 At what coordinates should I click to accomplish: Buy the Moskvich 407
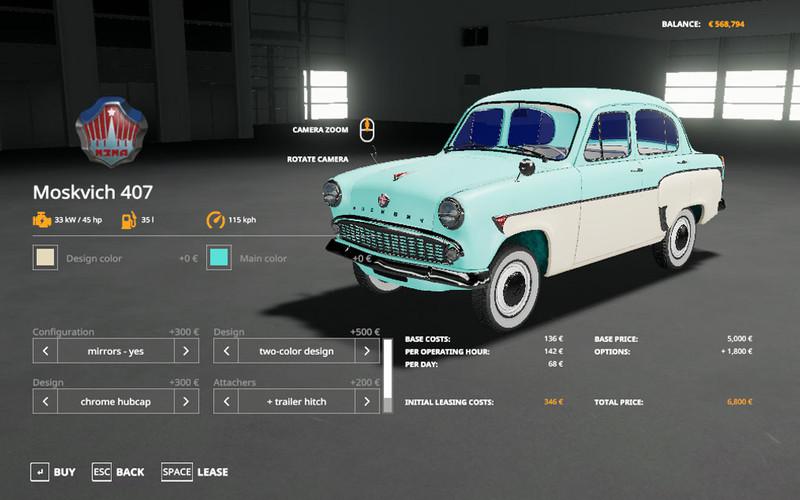[x=53, y=472]
